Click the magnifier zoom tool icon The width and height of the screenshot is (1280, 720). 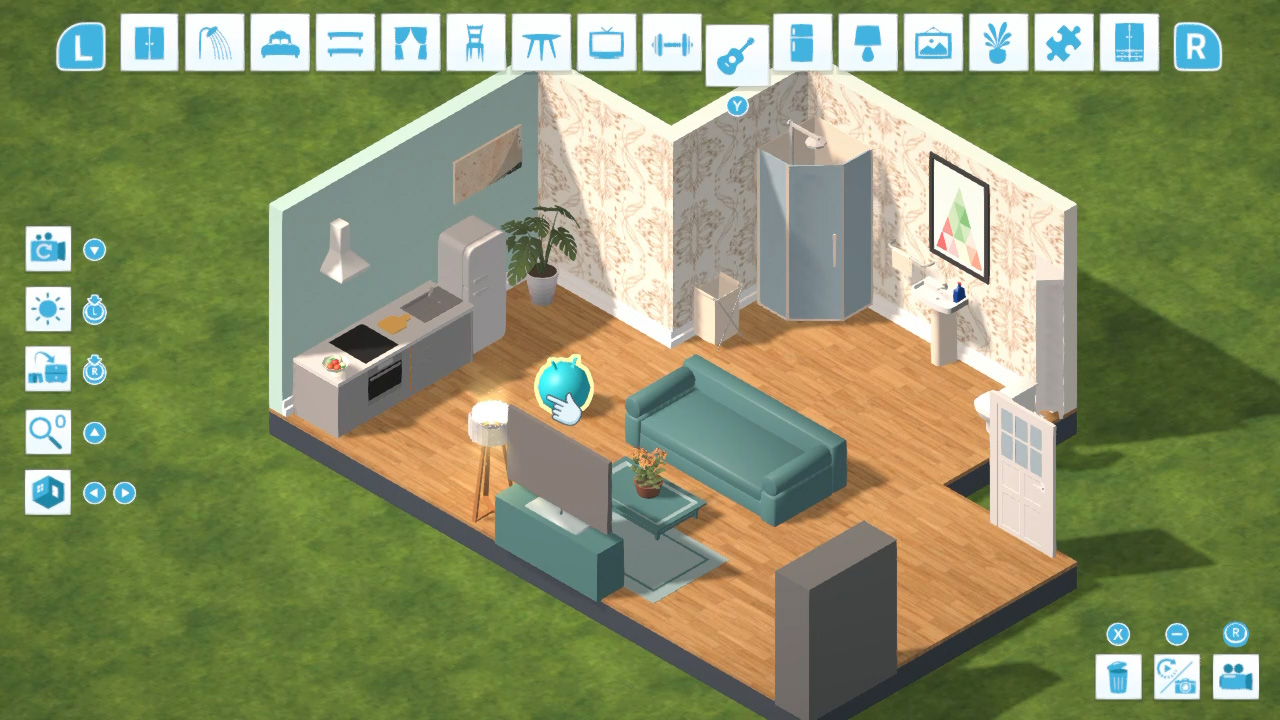48,432
